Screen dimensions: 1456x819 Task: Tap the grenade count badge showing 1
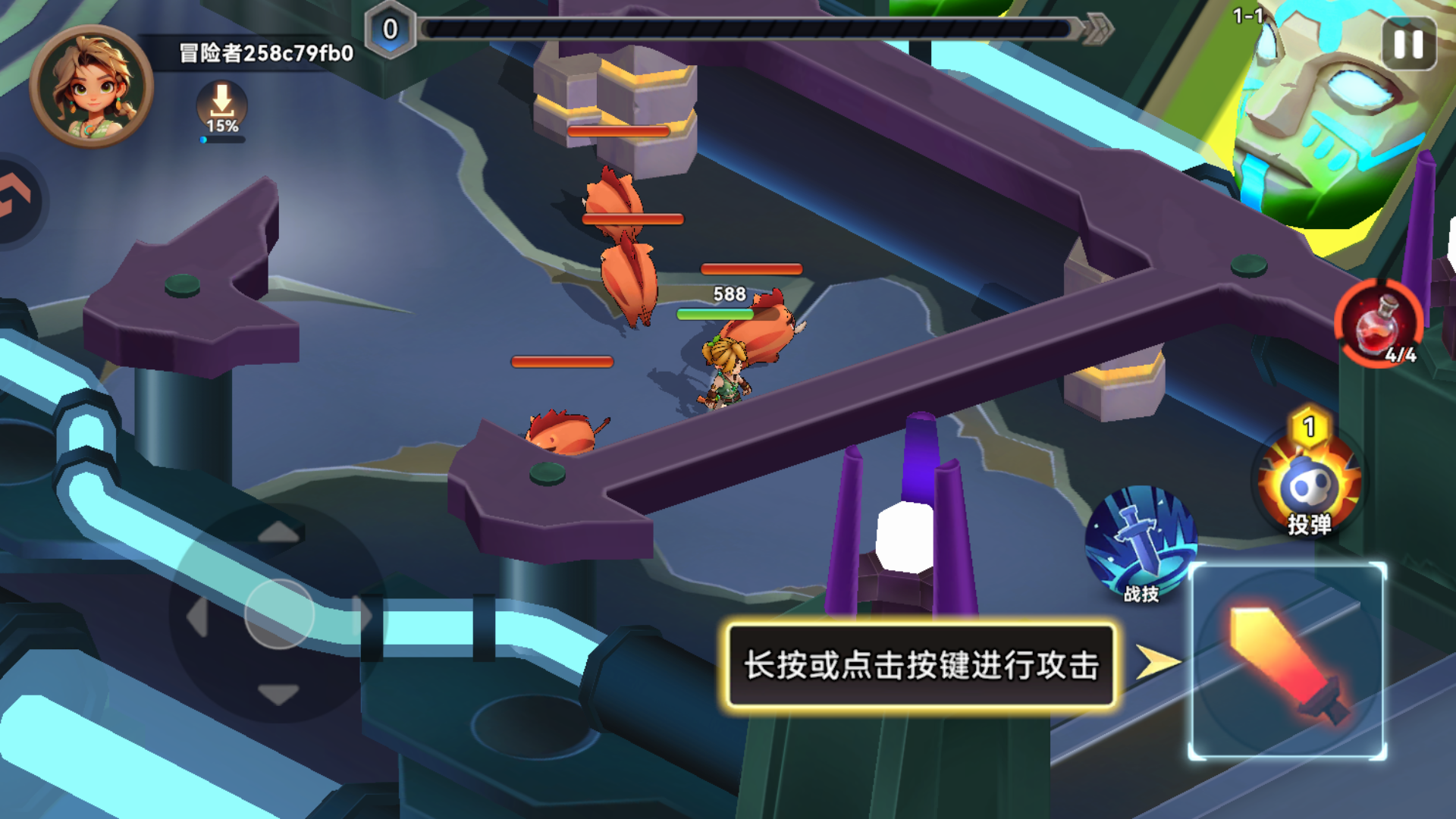point(1310,427)
